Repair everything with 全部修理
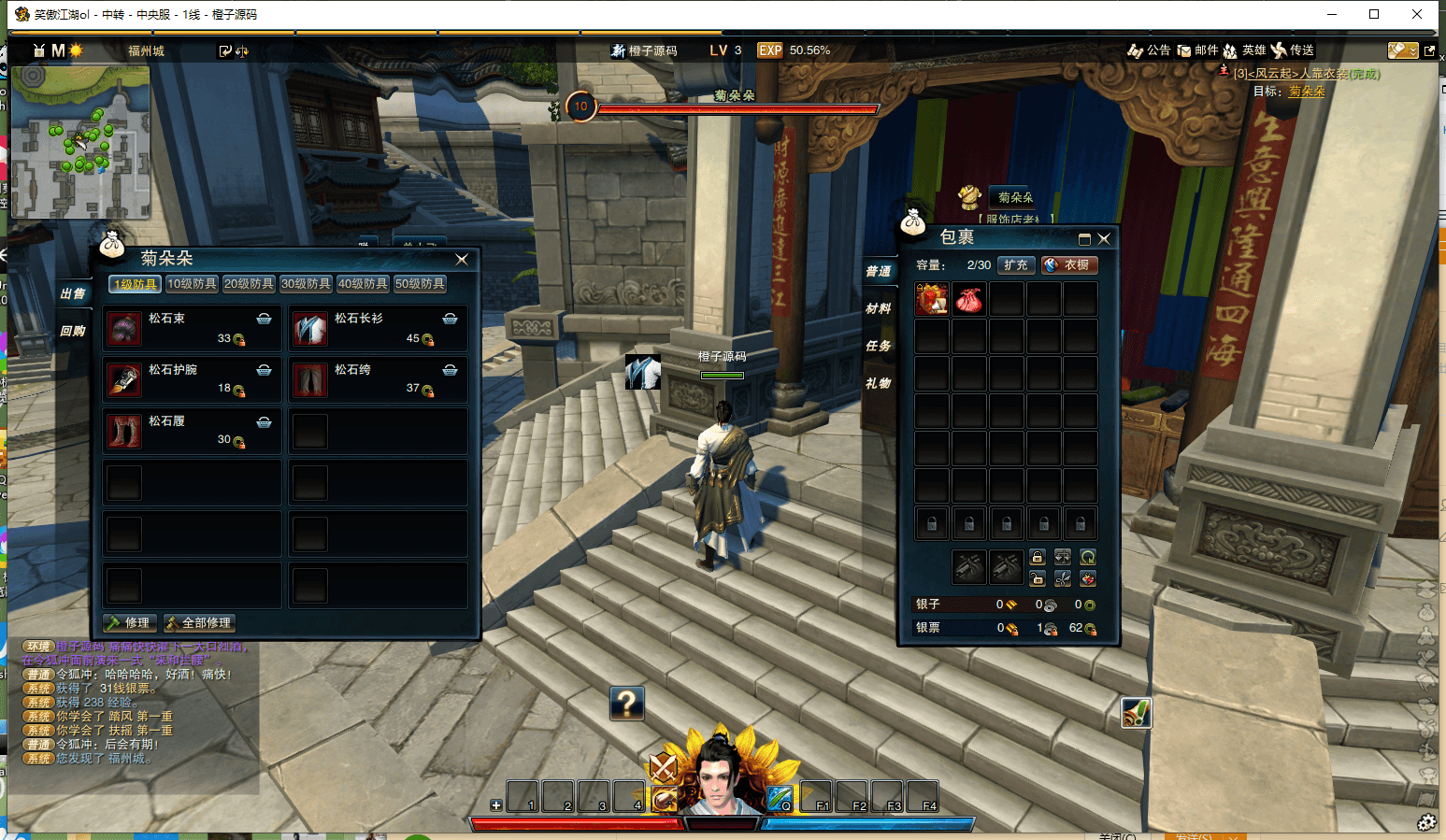1446x840 pixels. click(199, 623)
